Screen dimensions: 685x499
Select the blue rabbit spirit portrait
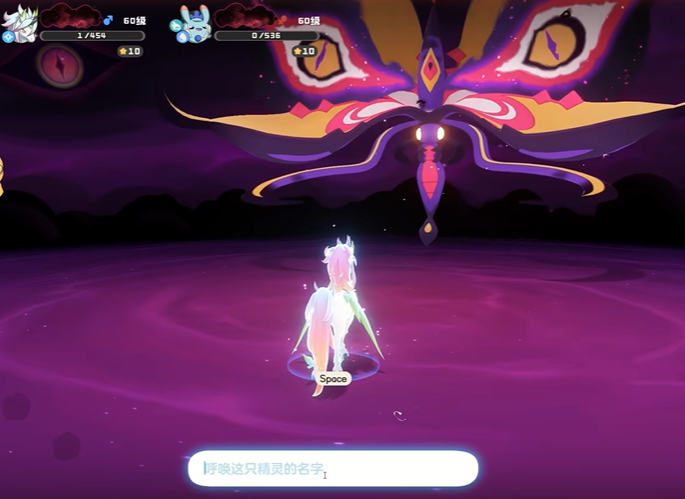[x=194, y=22]
